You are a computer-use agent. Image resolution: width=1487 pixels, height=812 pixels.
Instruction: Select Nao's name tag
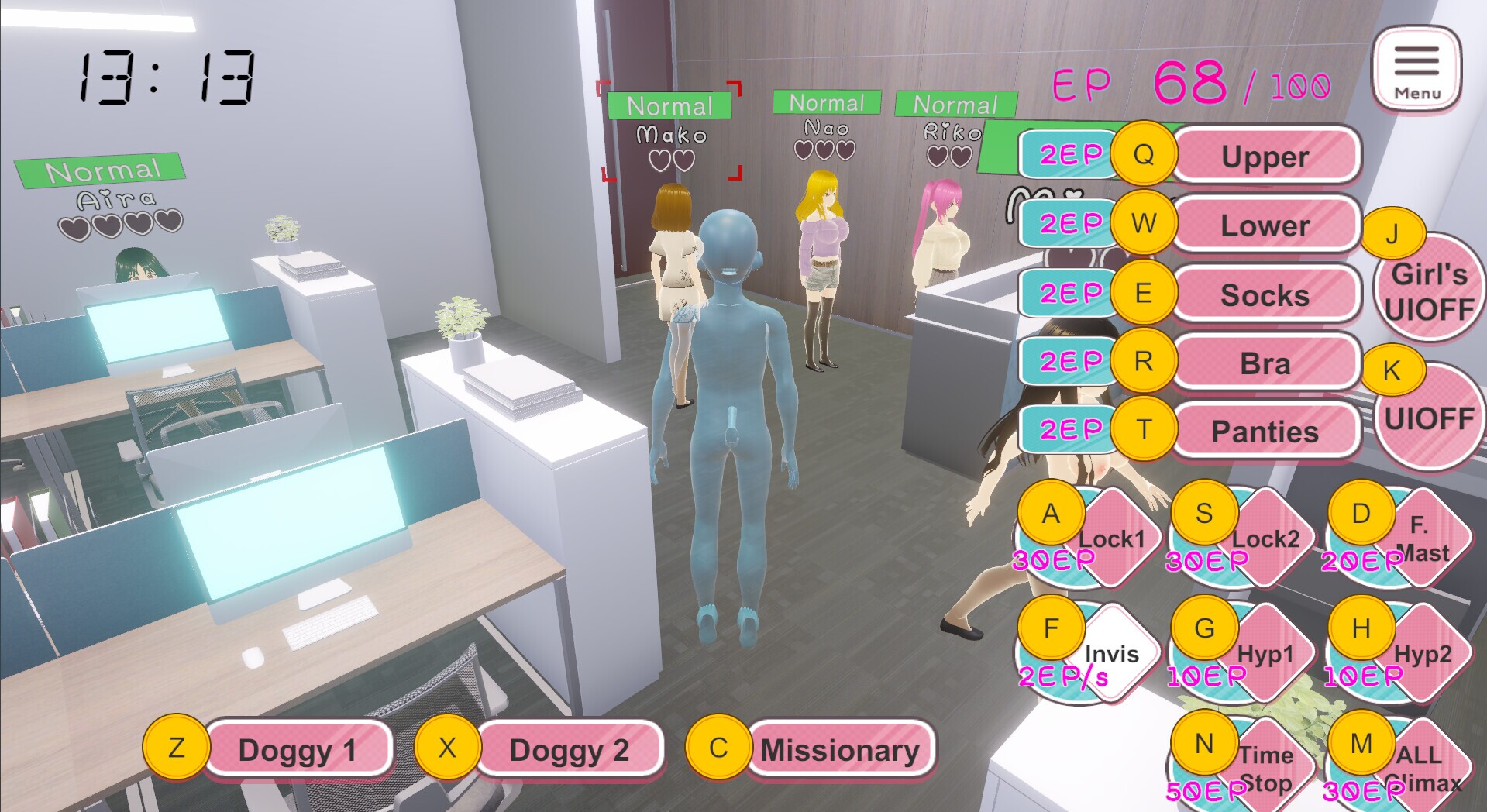(826, 127)
